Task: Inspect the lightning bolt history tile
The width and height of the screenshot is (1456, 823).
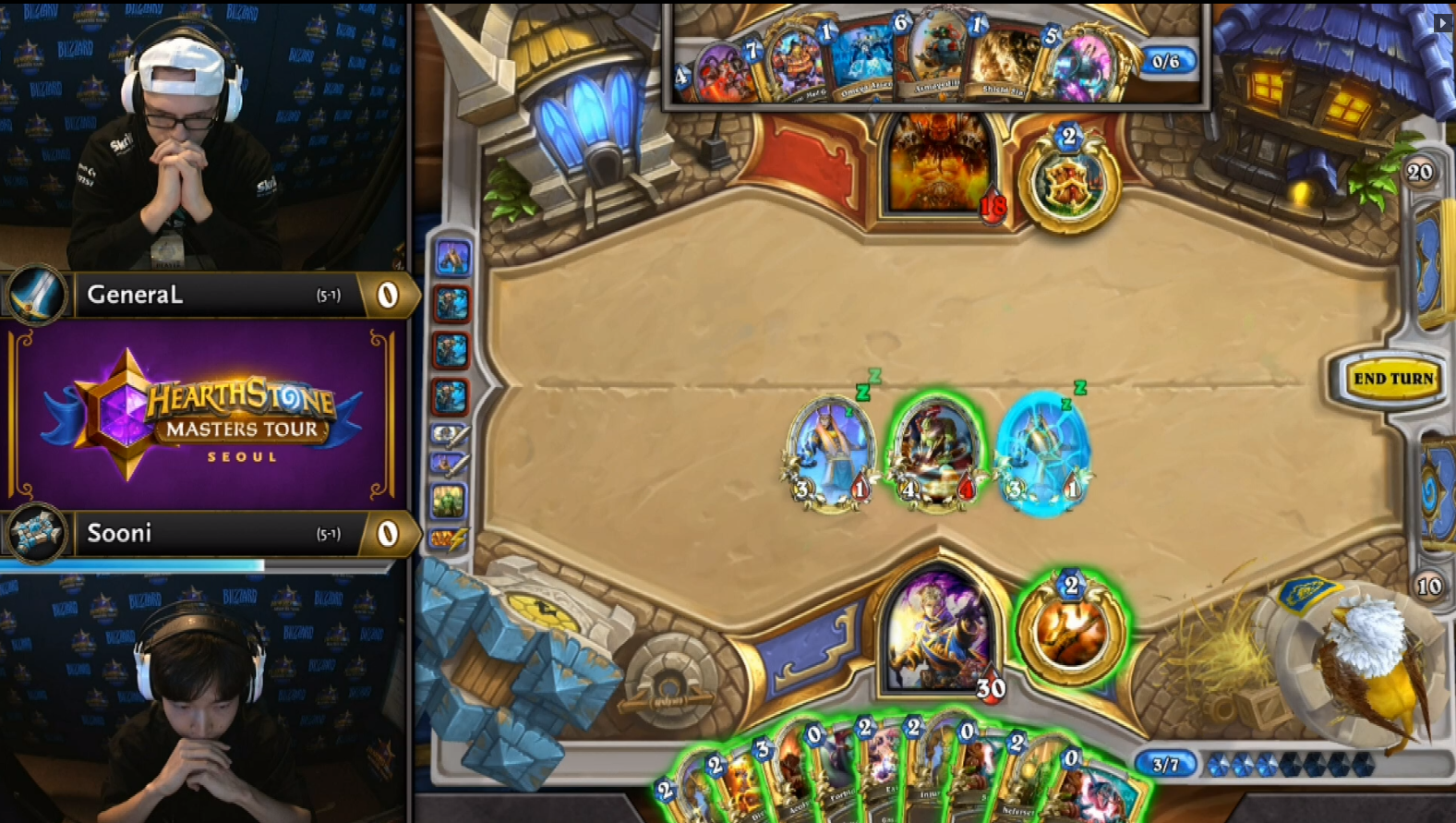Action: pyautogui.click(x=449, y=538)
